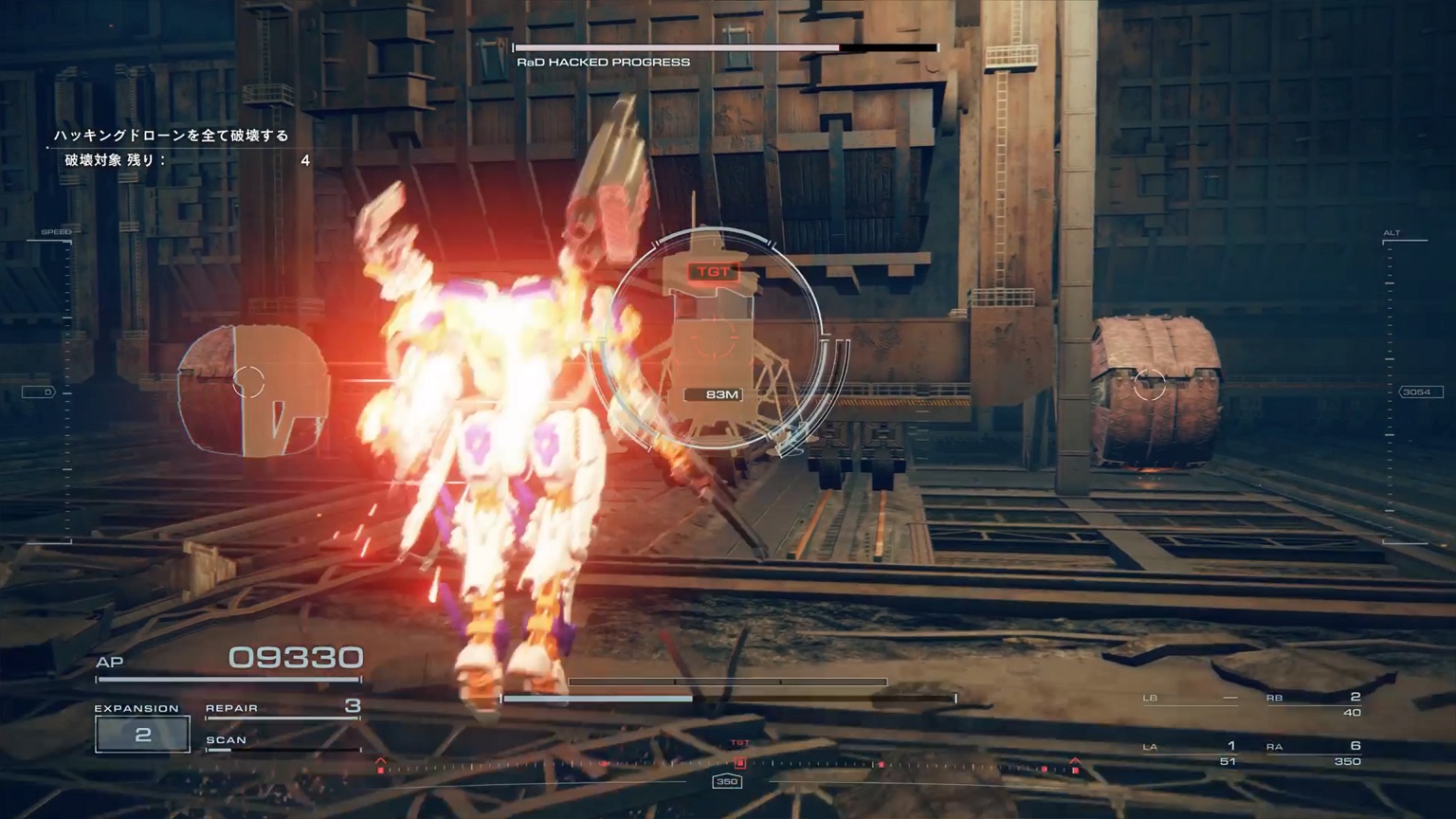The height and width of the screenshot is (819, 1456).
Task: Select the LB shoulder weapon slot
Action: click(1191, 699)
